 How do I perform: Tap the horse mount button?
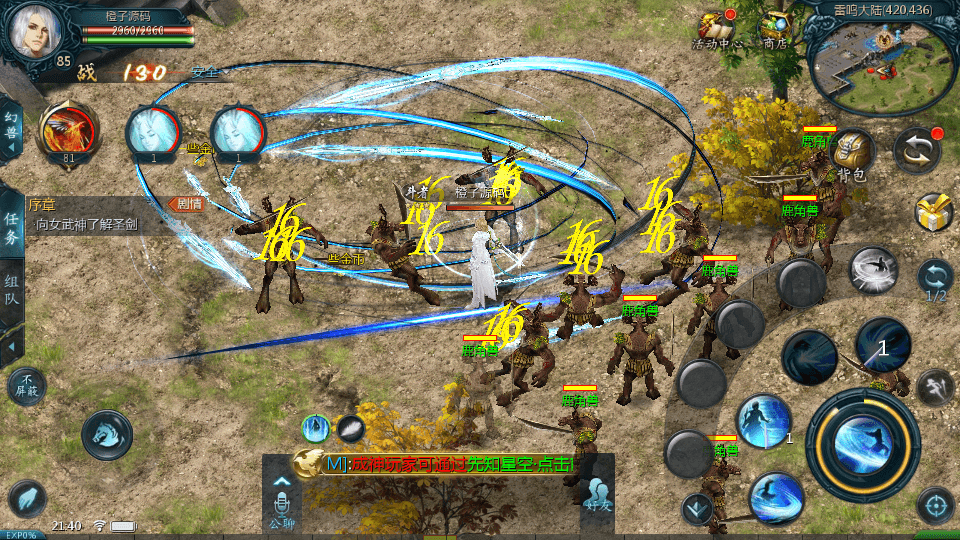click(x=106, y=434)
